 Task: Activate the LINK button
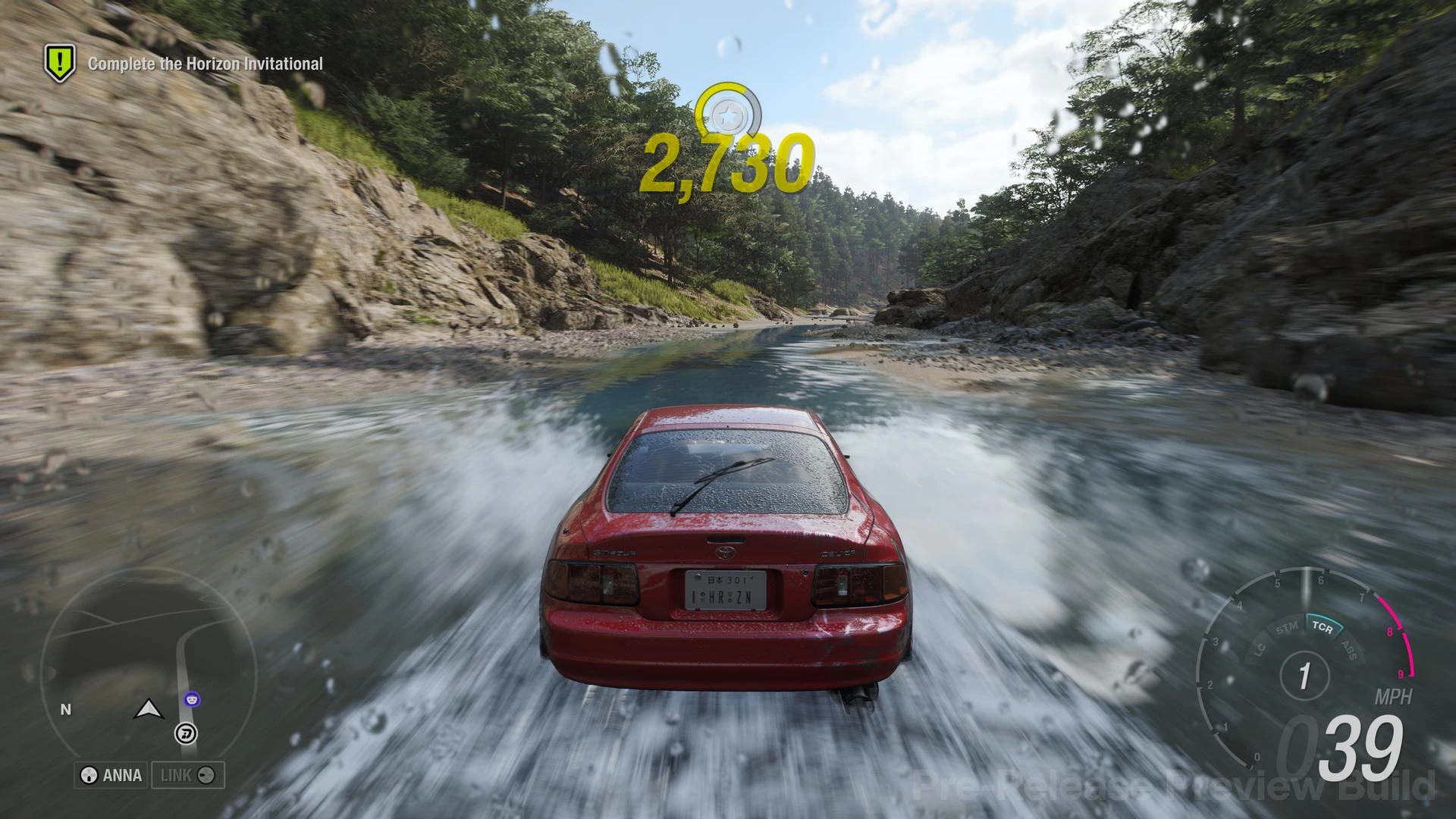pyautogui.click(x=187, y=775)
